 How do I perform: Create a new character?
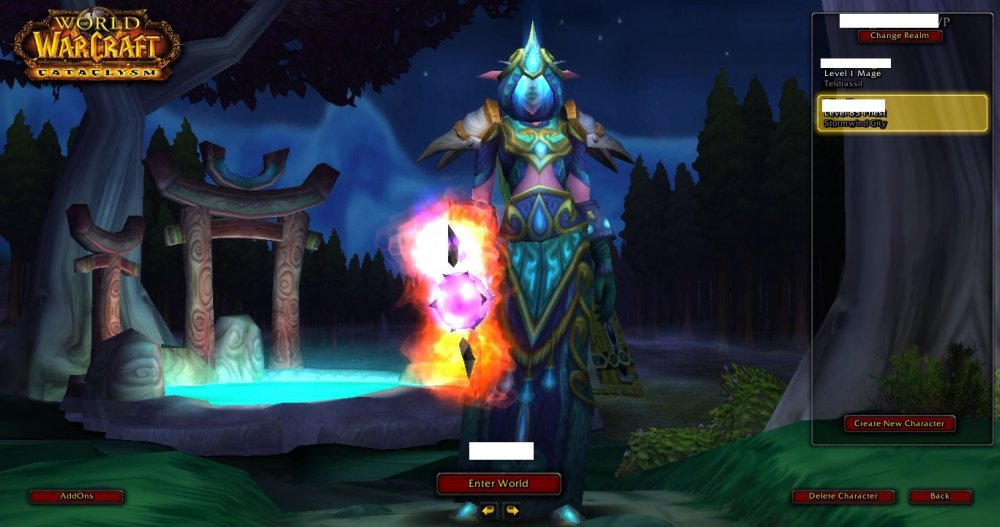point(899,423)
